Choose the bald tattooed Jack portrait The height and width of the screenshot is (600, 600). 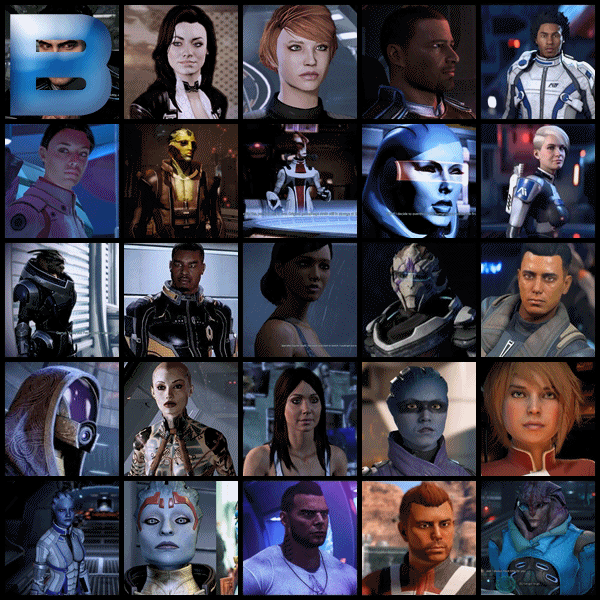181,418
